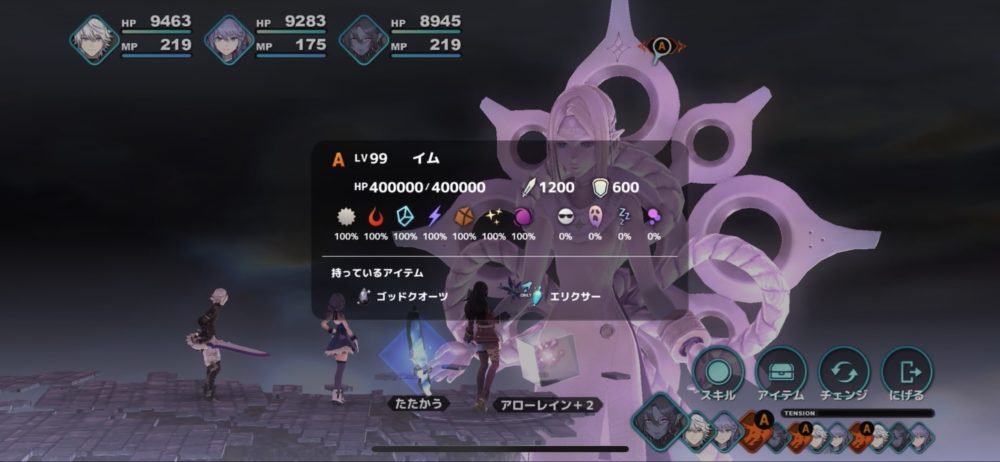Screen dimensions: 1000x462
Task: Choose the たたかう attack command
Action: pos(416,403)
